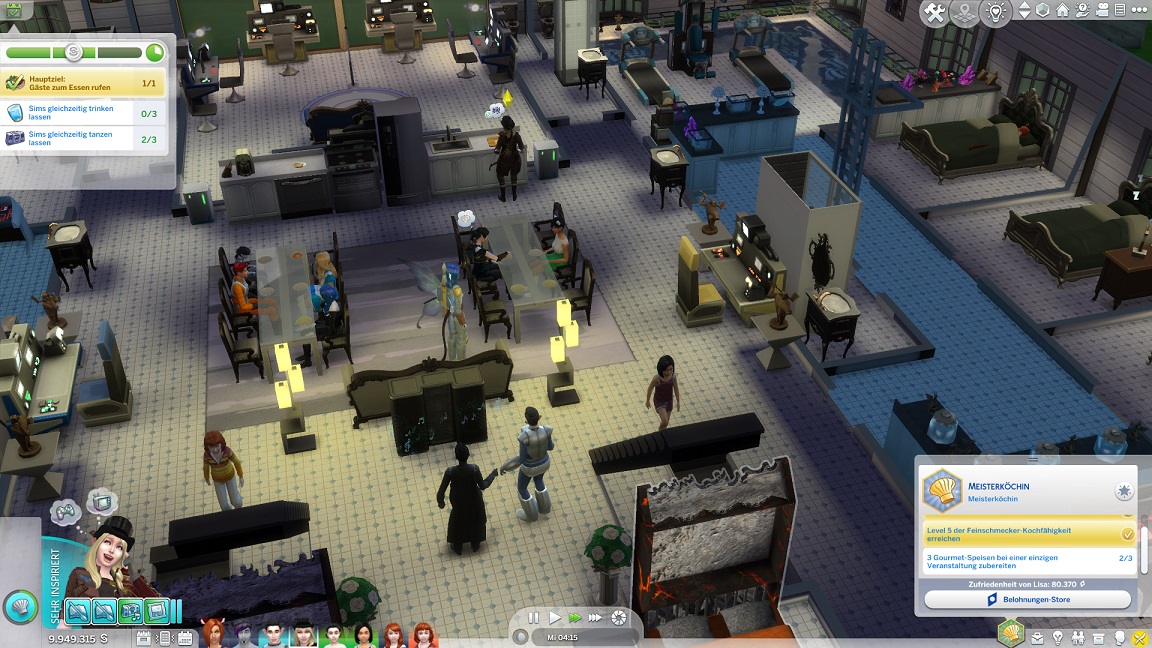Pause the game
This screenshot has width=1152, height=648.
click(x=534, y=618)
